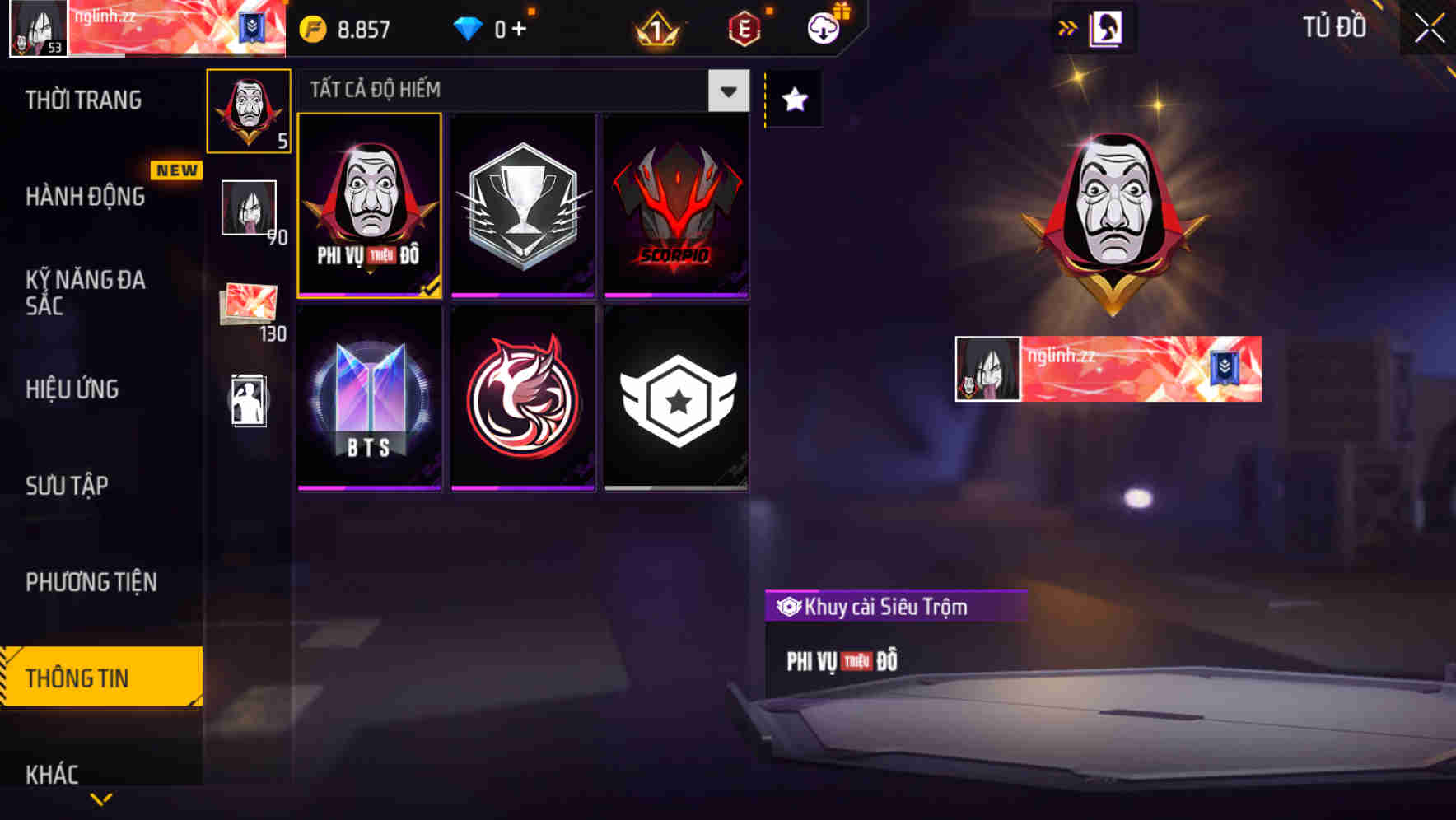Viewport: 1456px width, 820px height.
Task: Open the download cloud icon with gift
Action: (x=823, y=26)
